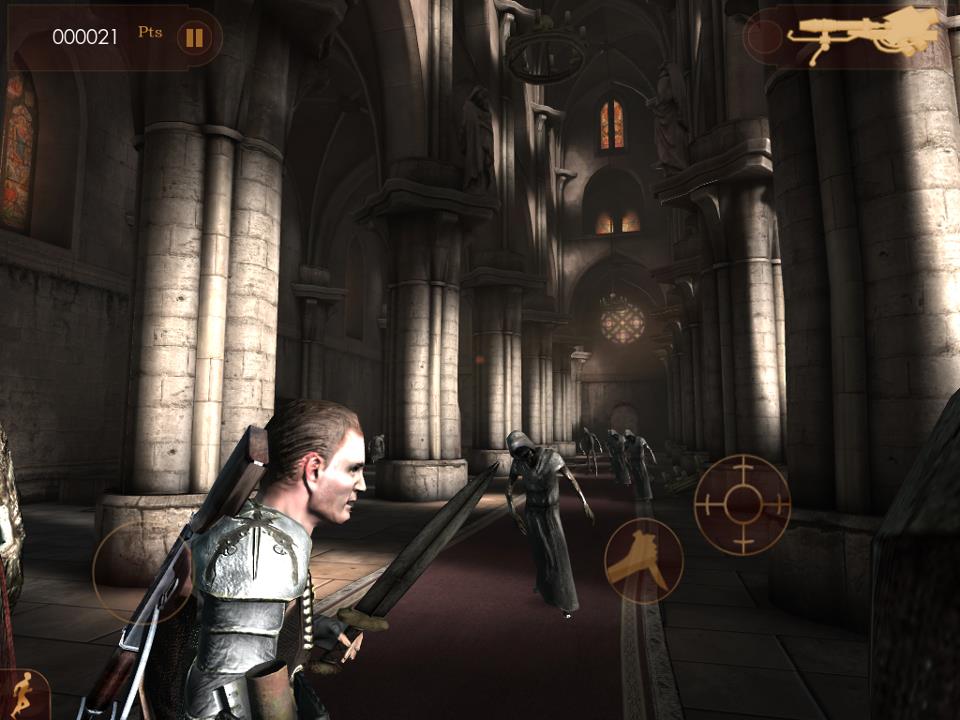Pause the game
This screenshot has height=720, width=960.
click(x=194, y=38)
